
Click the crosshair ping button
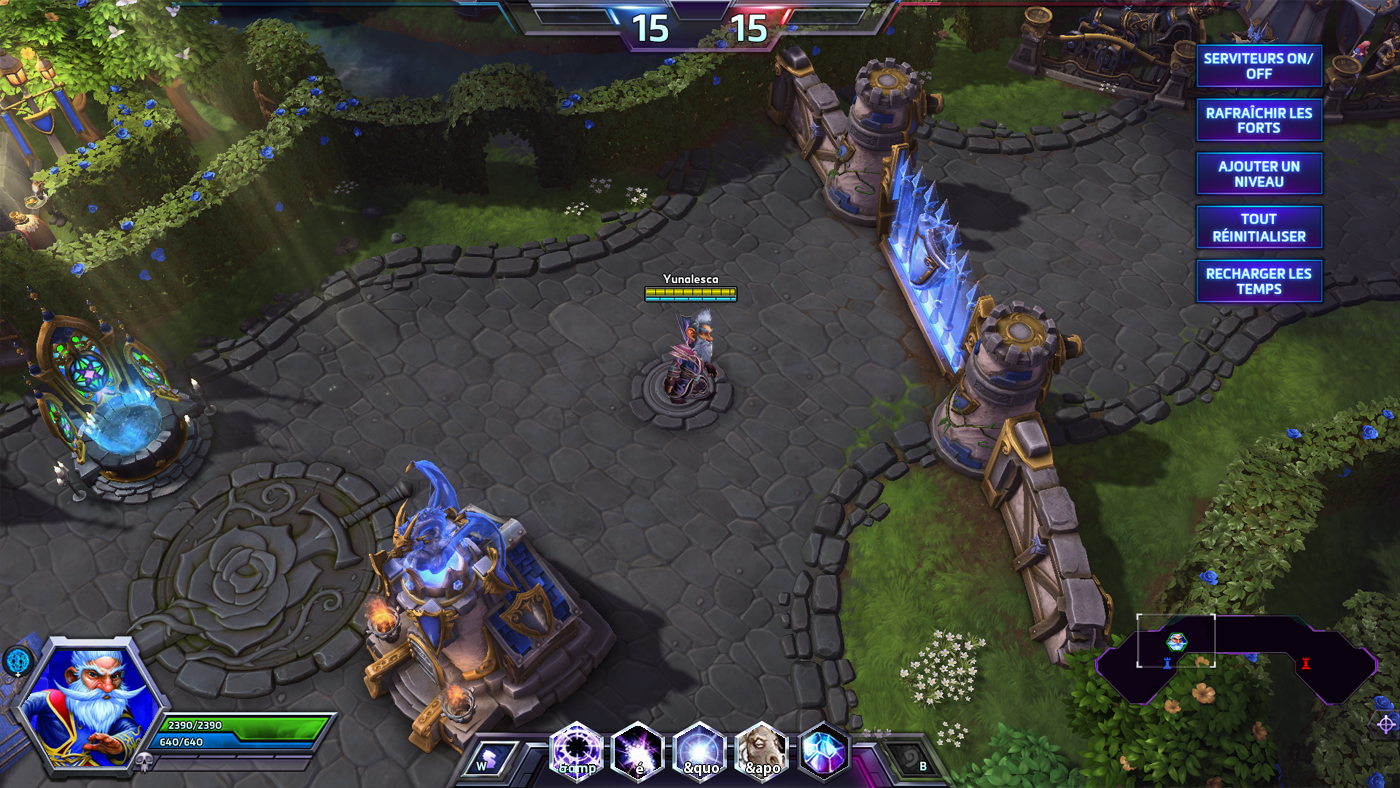[x=1385, y=723]
